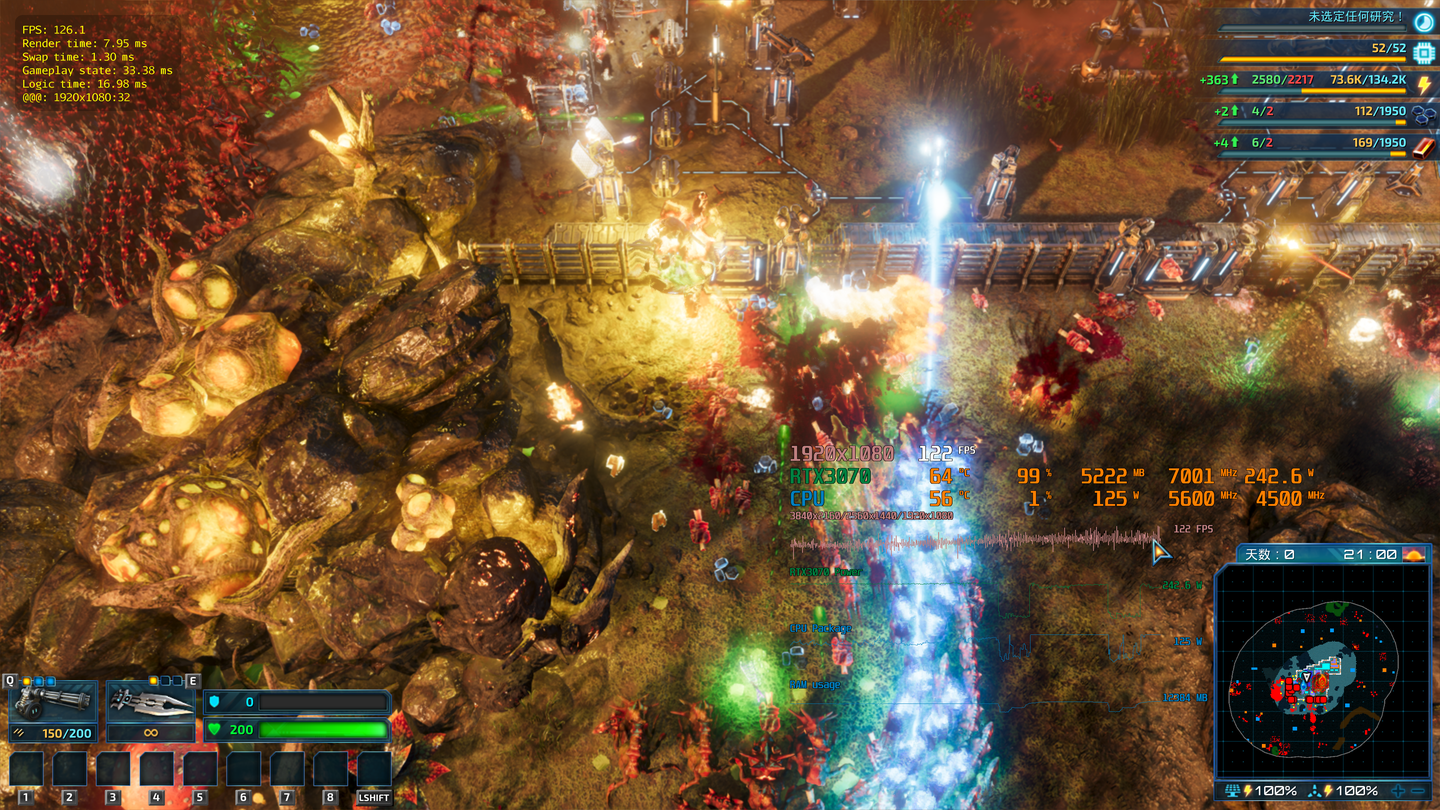Viewport: 1440px width, 810px height.
Task: Click the sunset time-of-day icon
Action: 1414,554
